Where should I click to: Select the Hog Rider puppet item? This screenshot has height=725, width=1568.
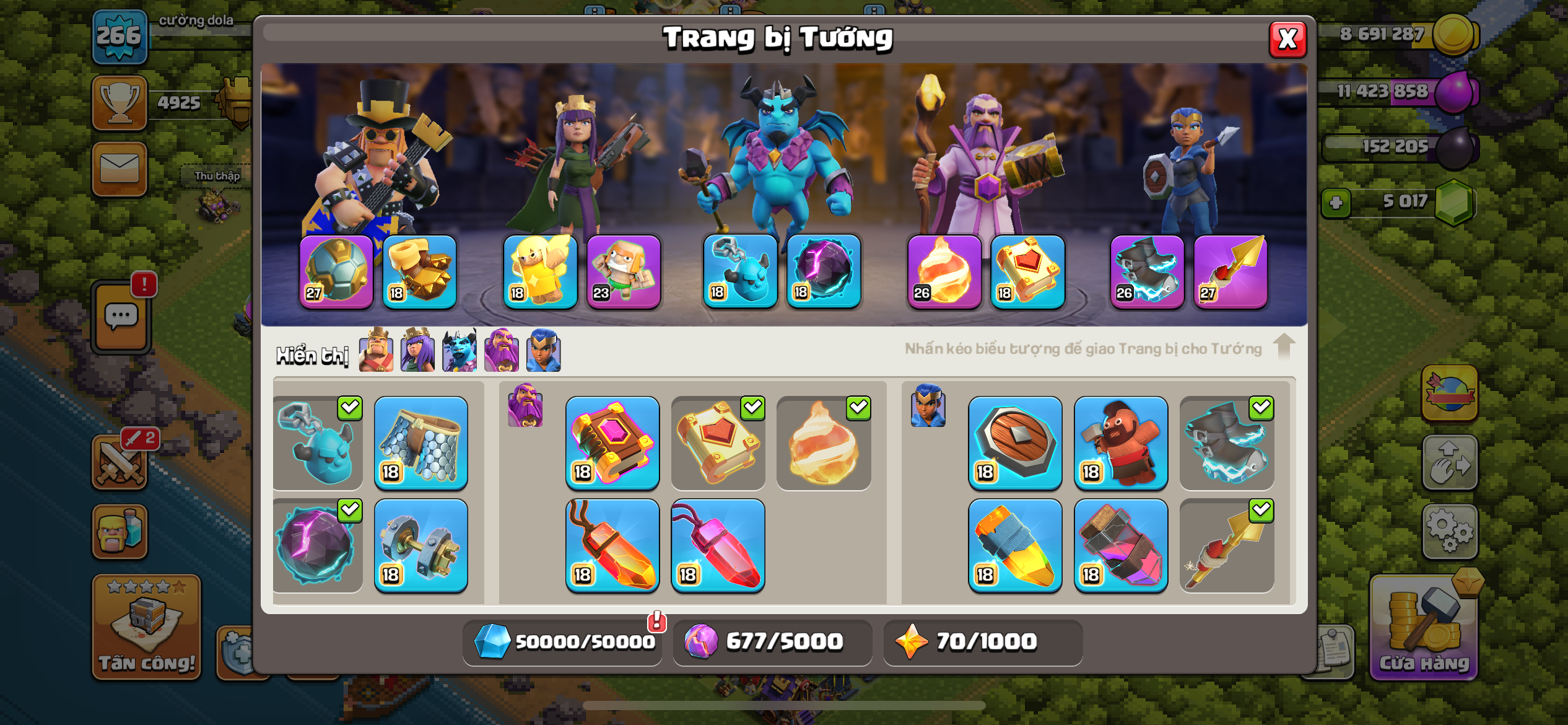coord(1121,443)
